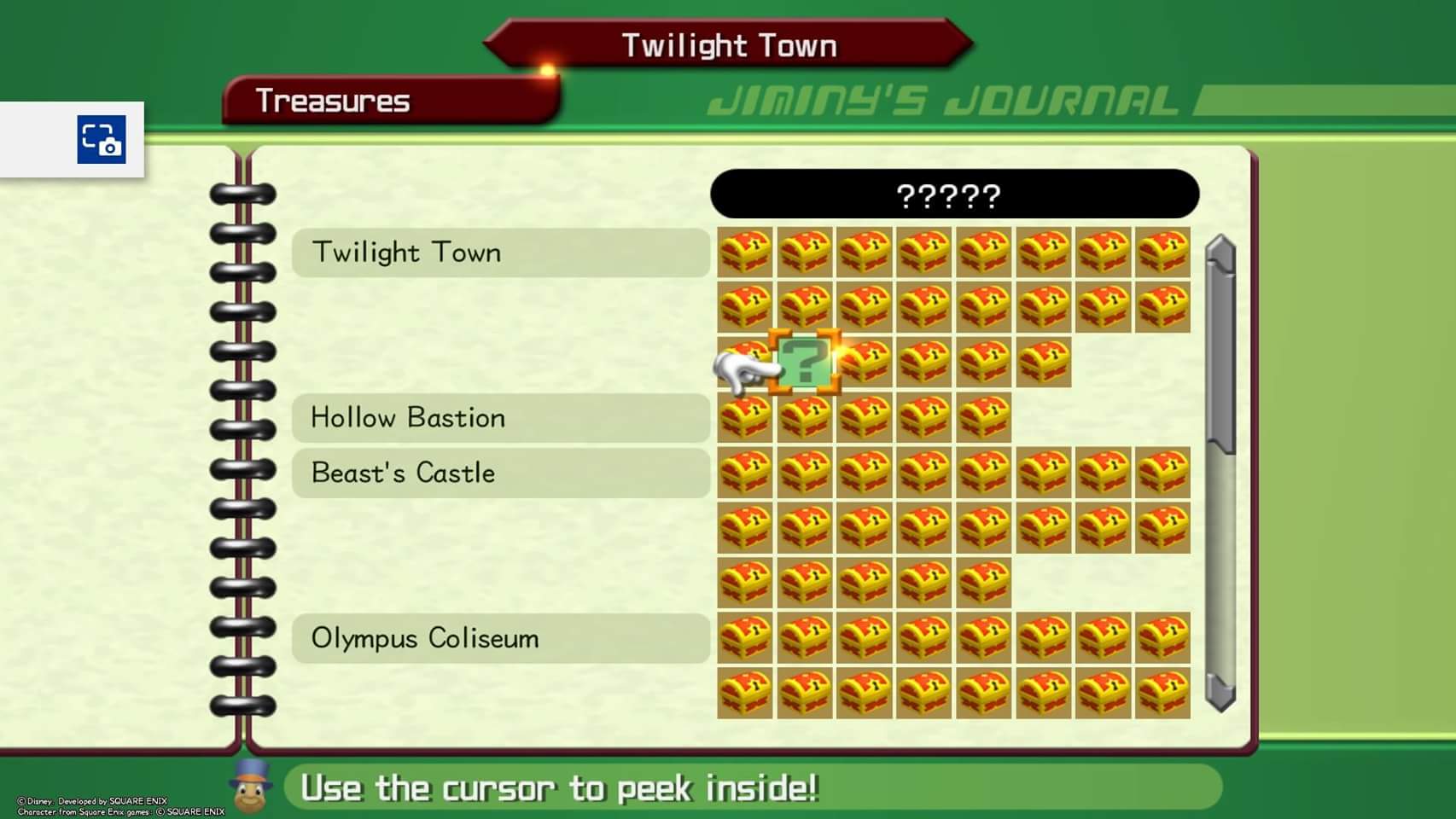Select the first treasure chest in Twilight Town row
The height and width of the screenshot is (819, 1456).
point(745,252)
